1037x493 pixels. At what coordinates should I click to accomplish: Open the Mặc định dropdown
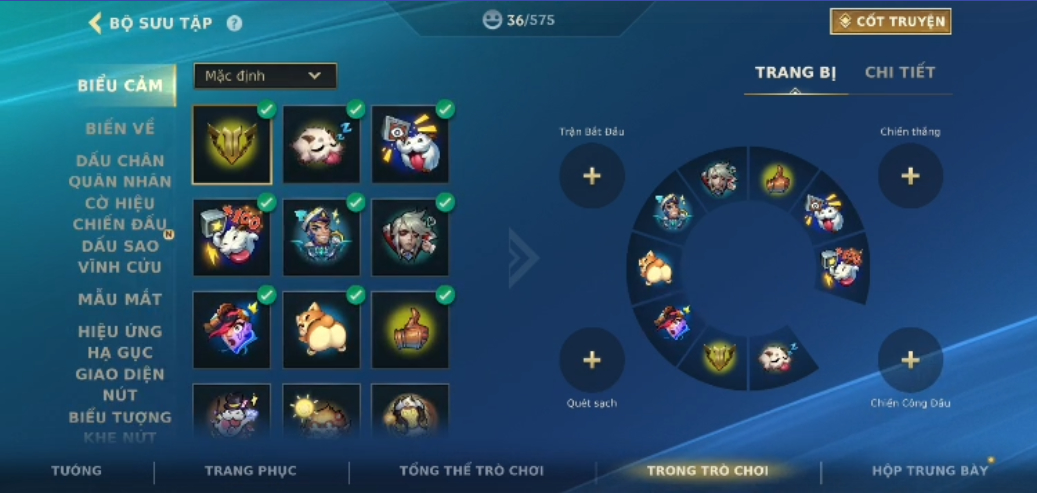265,76
